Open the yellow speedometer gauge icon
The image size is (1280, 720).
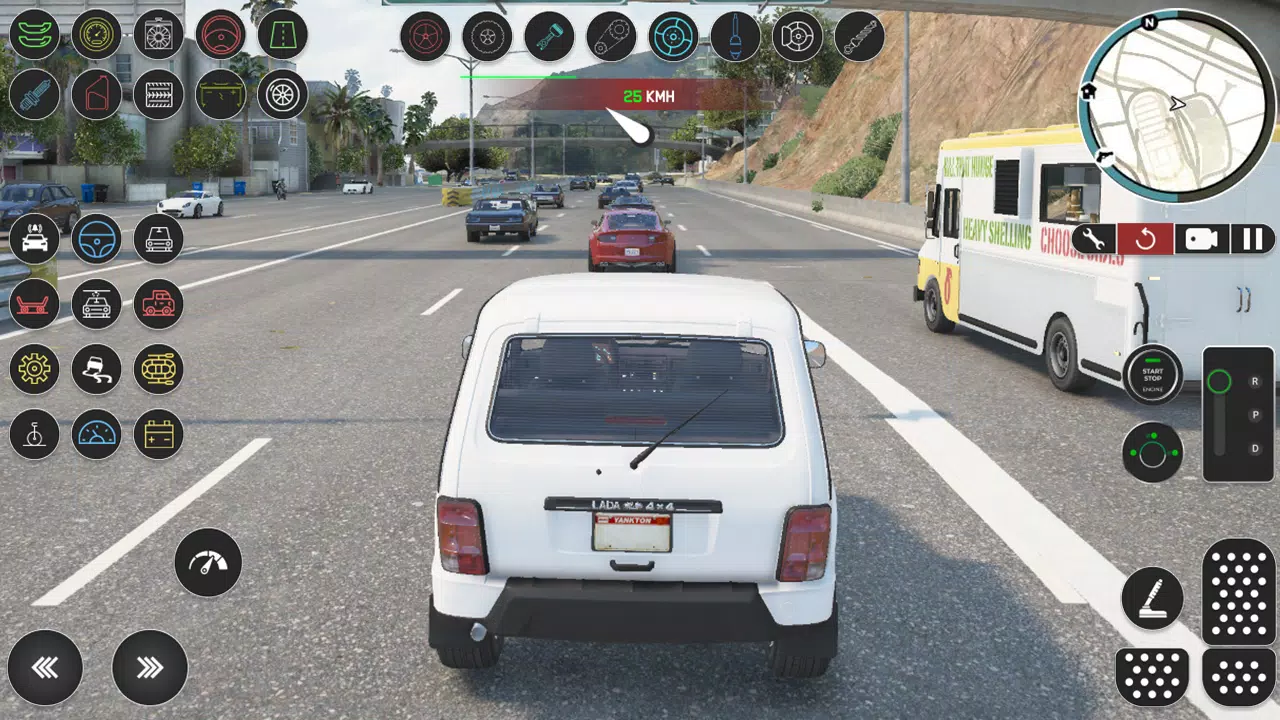[x=97, y=35]
